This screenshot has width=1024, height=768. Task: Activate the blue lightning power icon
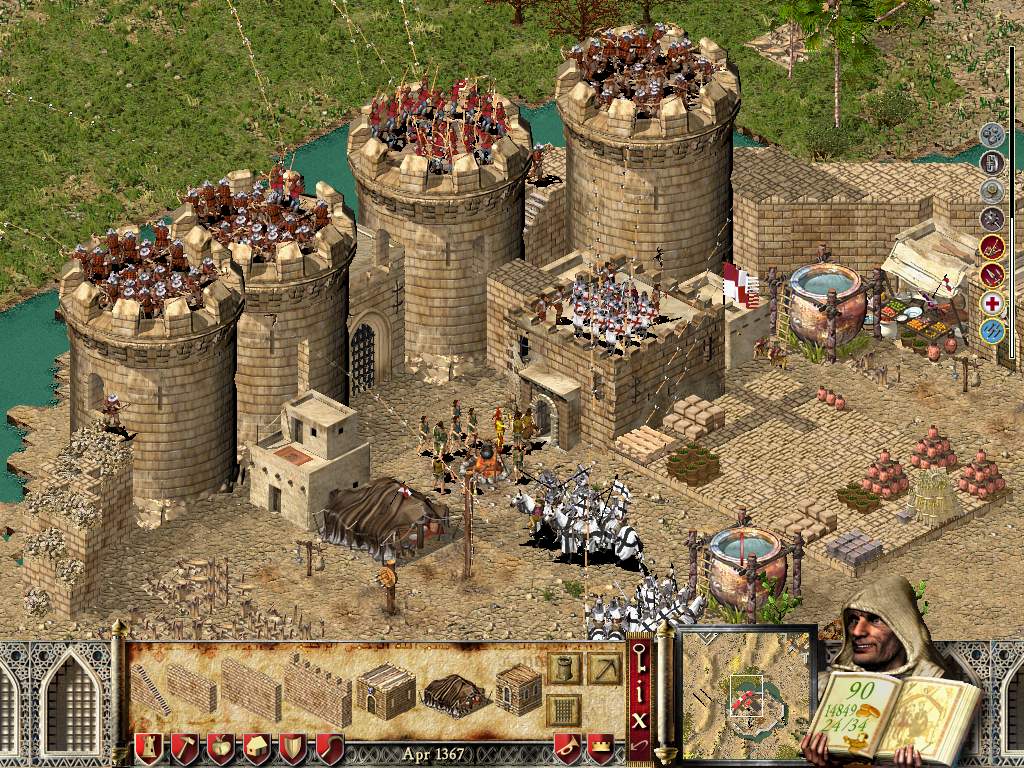992,331
